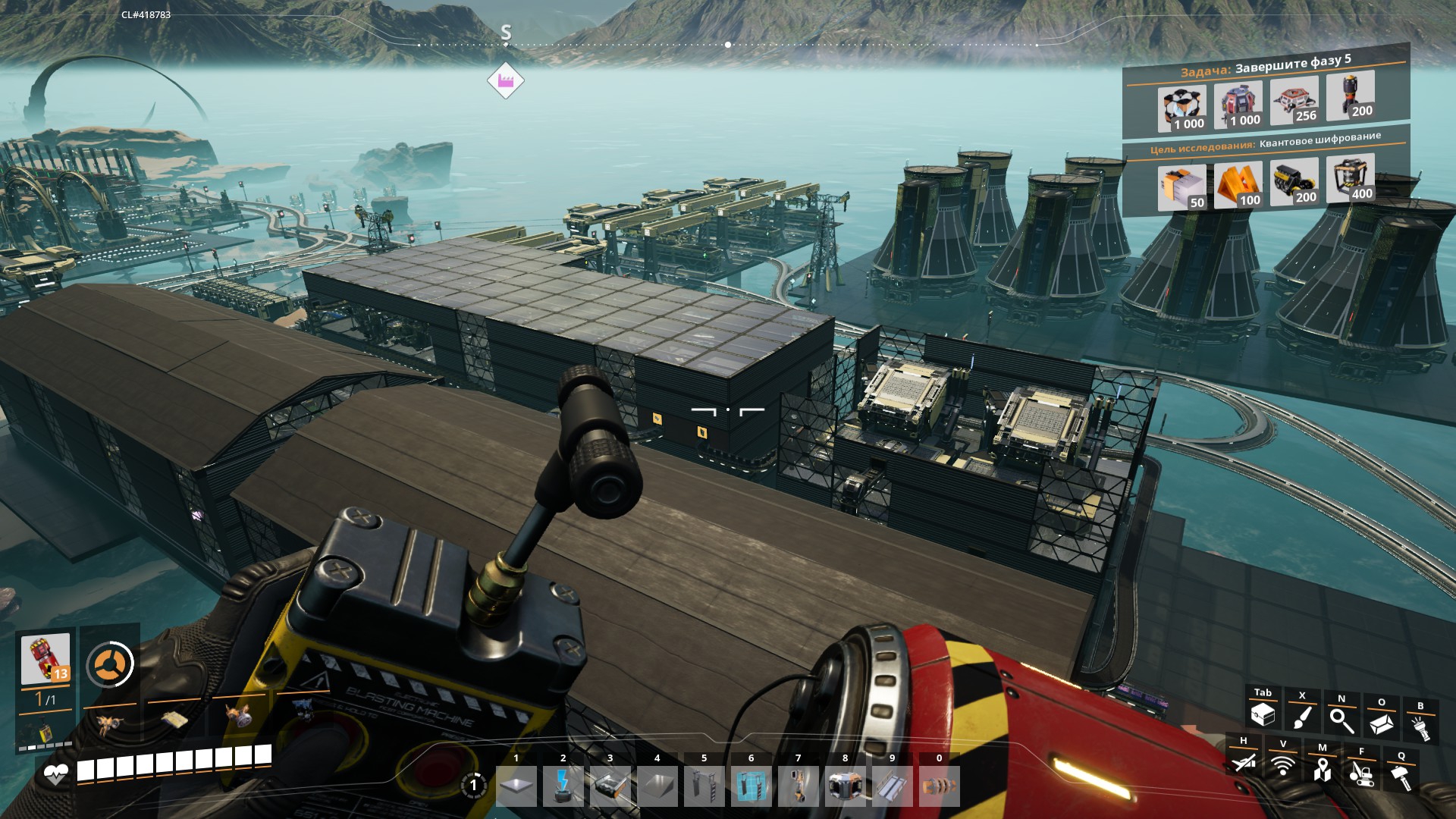1456x819 pixels.
Task: Open the build hammer menu
Action: tap(1401, 777)
